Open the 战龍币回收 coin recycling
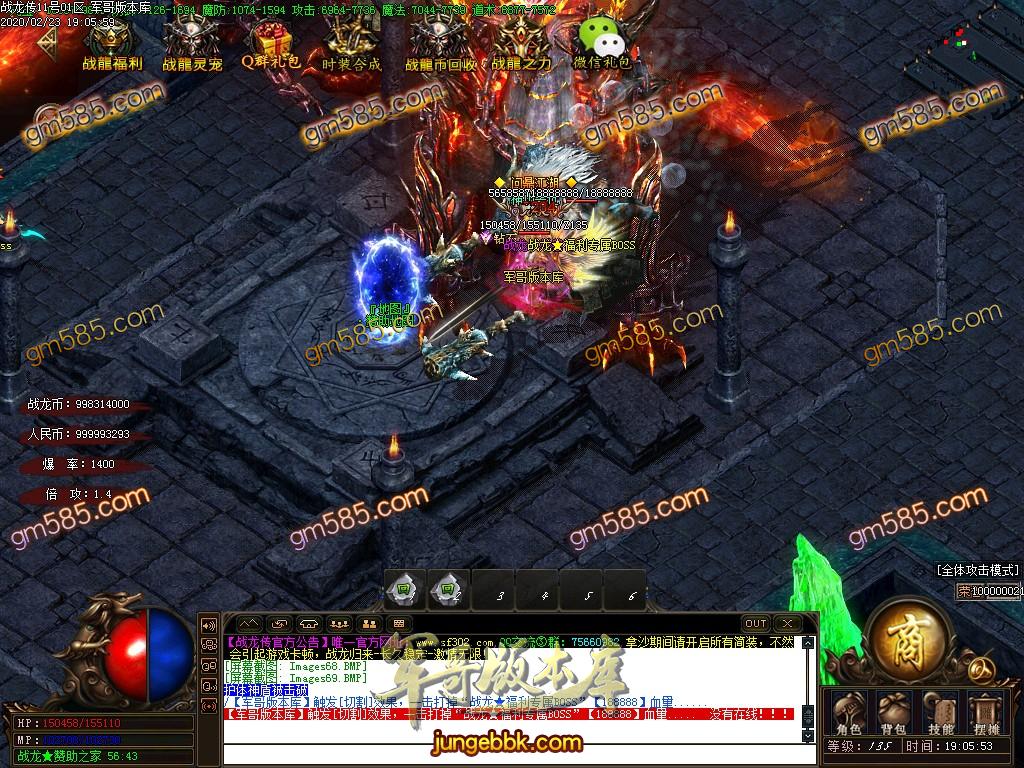The image size is (1024, 768). tap(439, 44)
